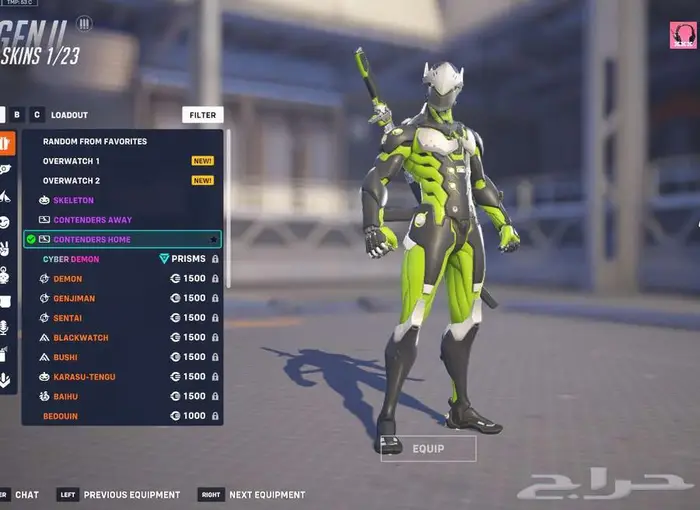This screenshot has height=510, width=700.
Task: Pick the Demon skin entry
Action: pos(68,279)
